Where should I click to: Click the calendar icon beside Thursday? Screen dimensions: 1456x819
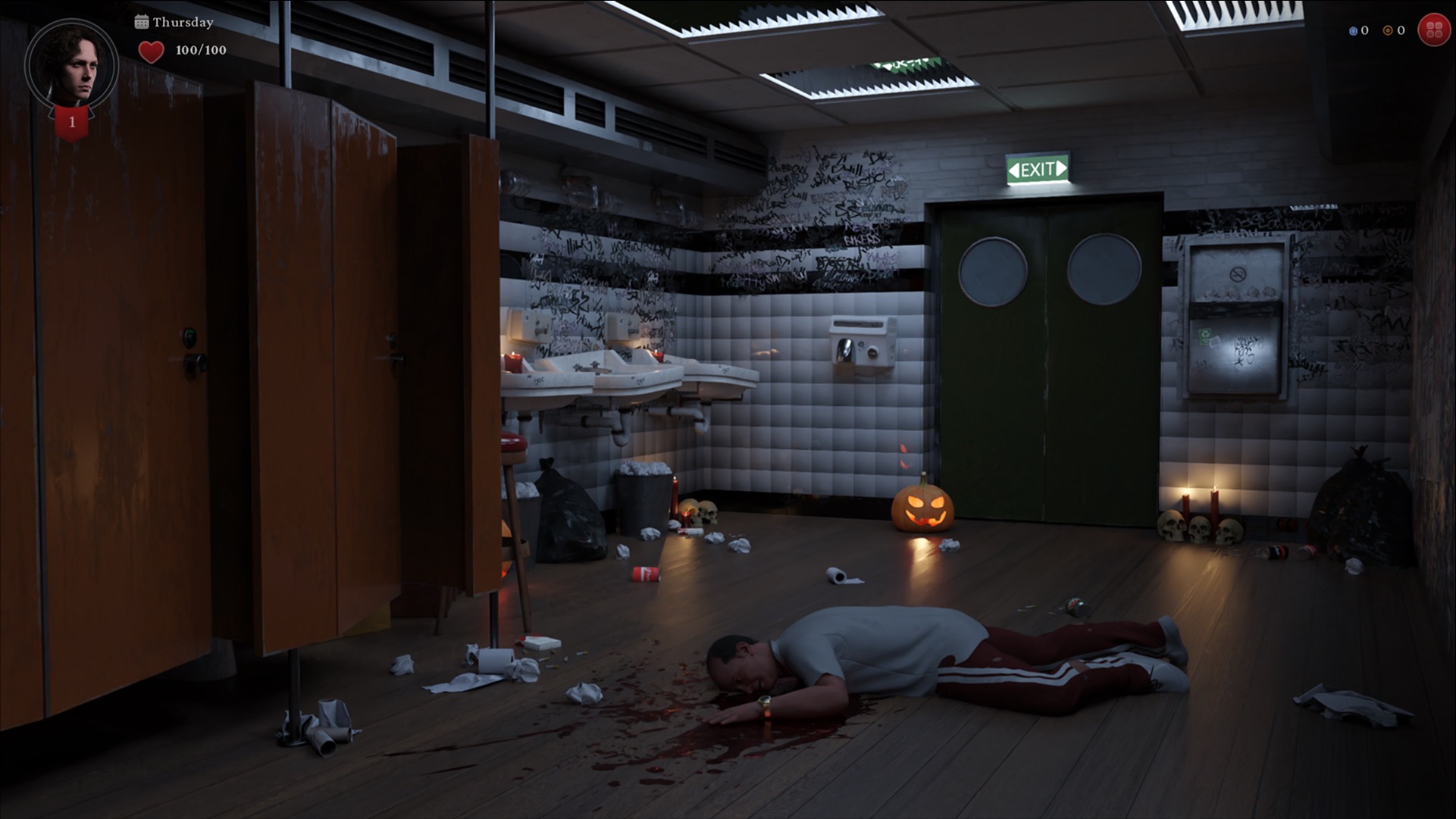[142, 22]
